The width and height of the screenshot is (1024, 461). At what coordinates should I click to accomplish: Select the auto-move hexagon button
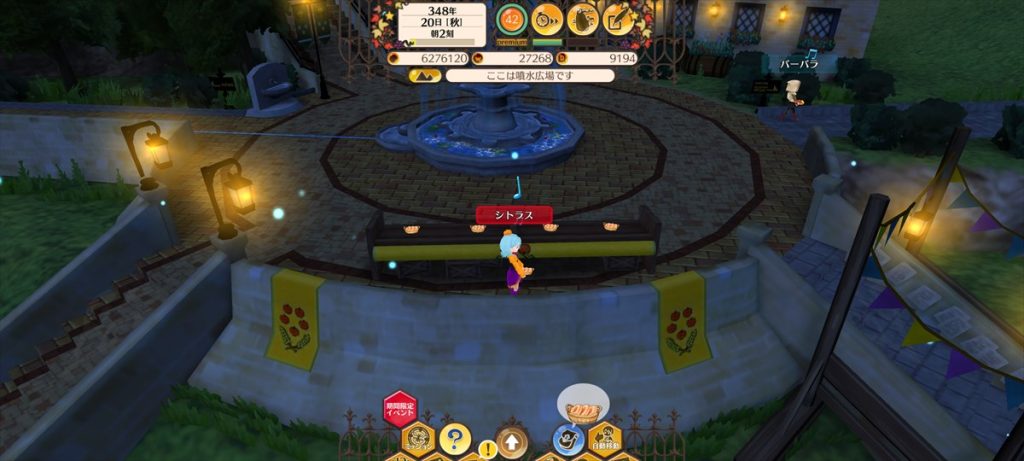tap(603, 438)
